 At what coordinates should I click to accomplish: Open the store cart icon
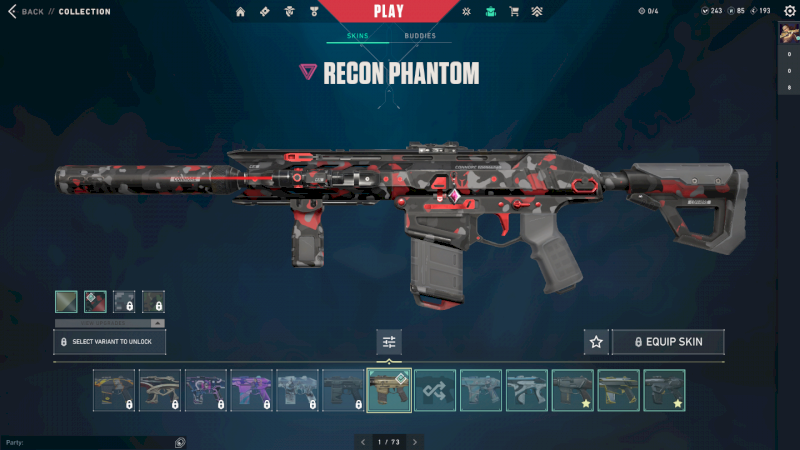pyautogui.click(x=514, y=12)
